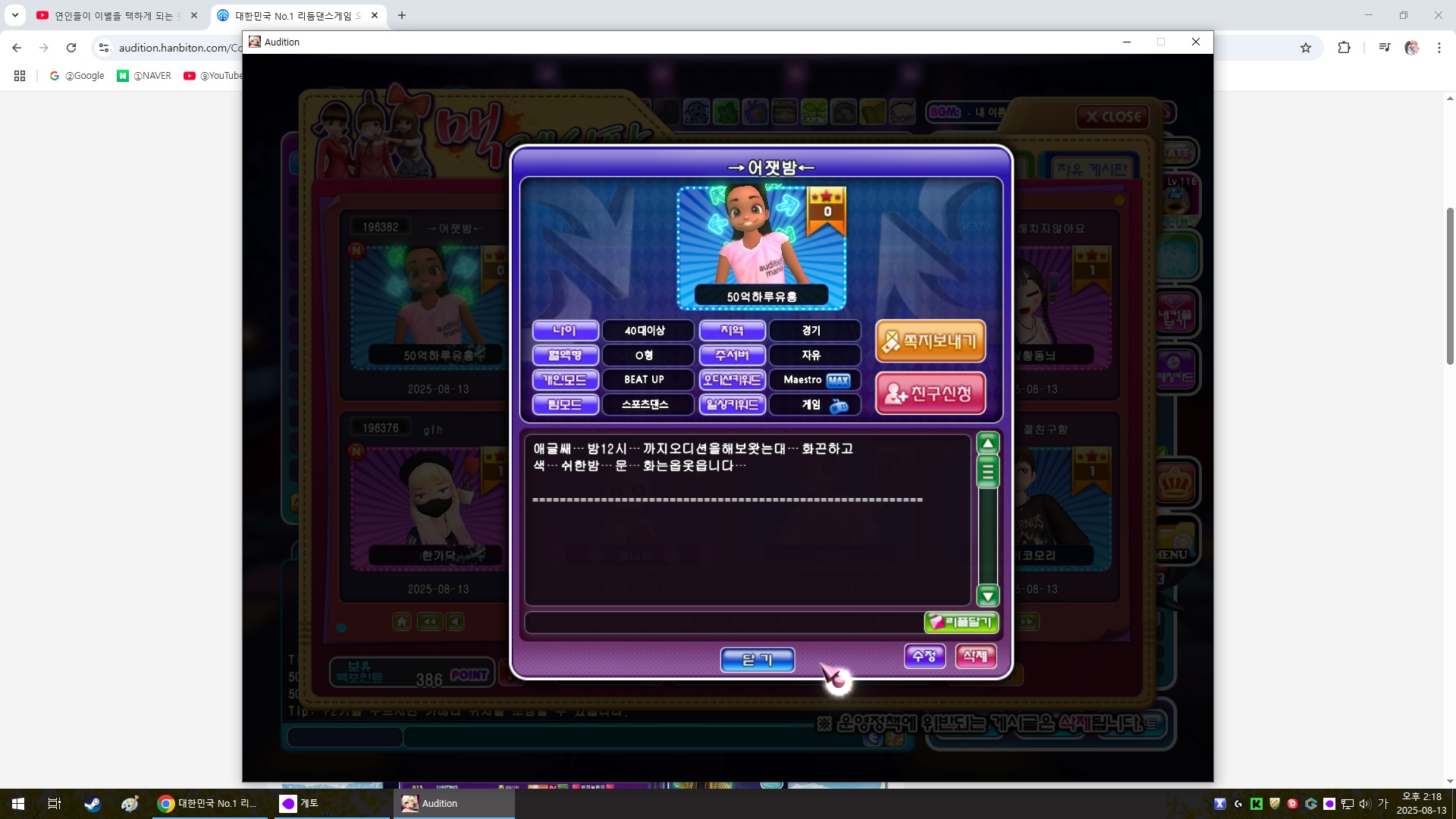Close the Audition game window
Screen dimensions: 1456x819
pos(1196,42)
